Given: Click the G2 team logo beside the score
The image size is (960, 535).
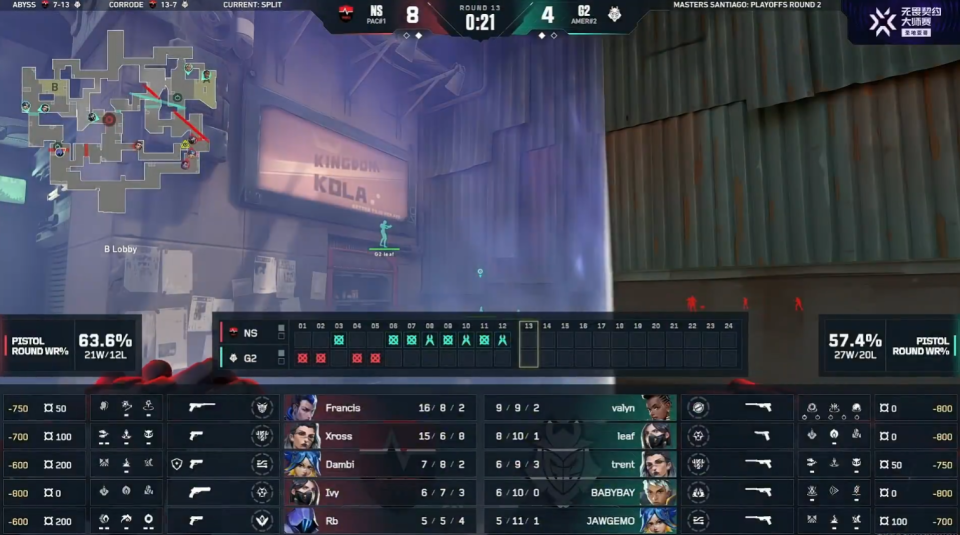Looking at the screenshot, I should click(x=613, y=16).
